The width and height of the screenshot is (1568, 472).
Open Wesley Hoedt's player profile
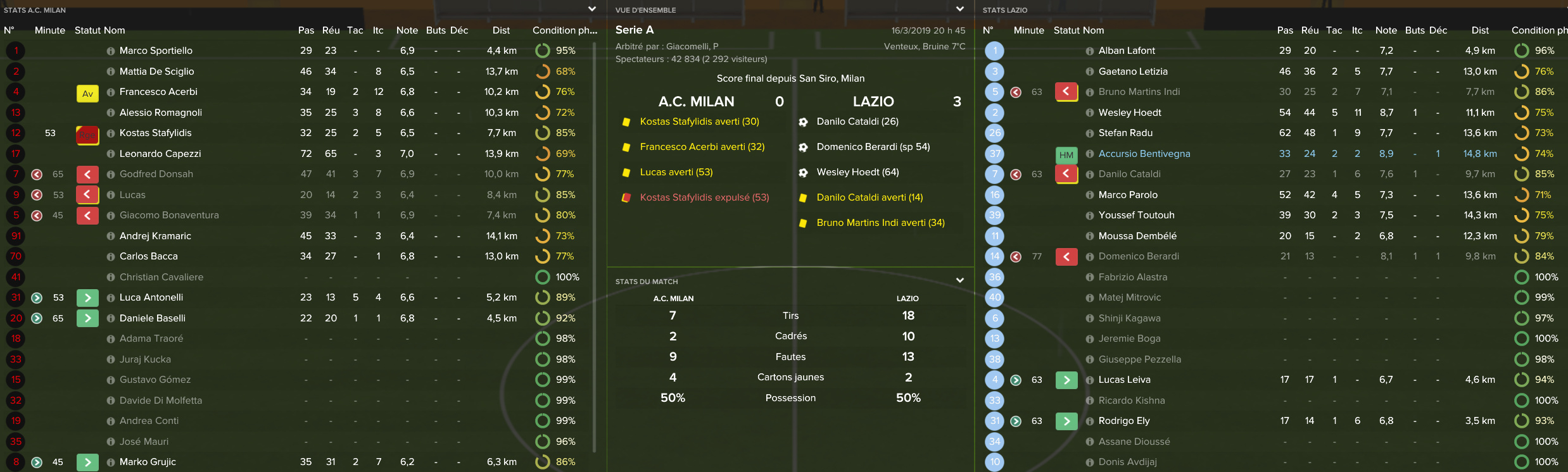[1130, 113]
